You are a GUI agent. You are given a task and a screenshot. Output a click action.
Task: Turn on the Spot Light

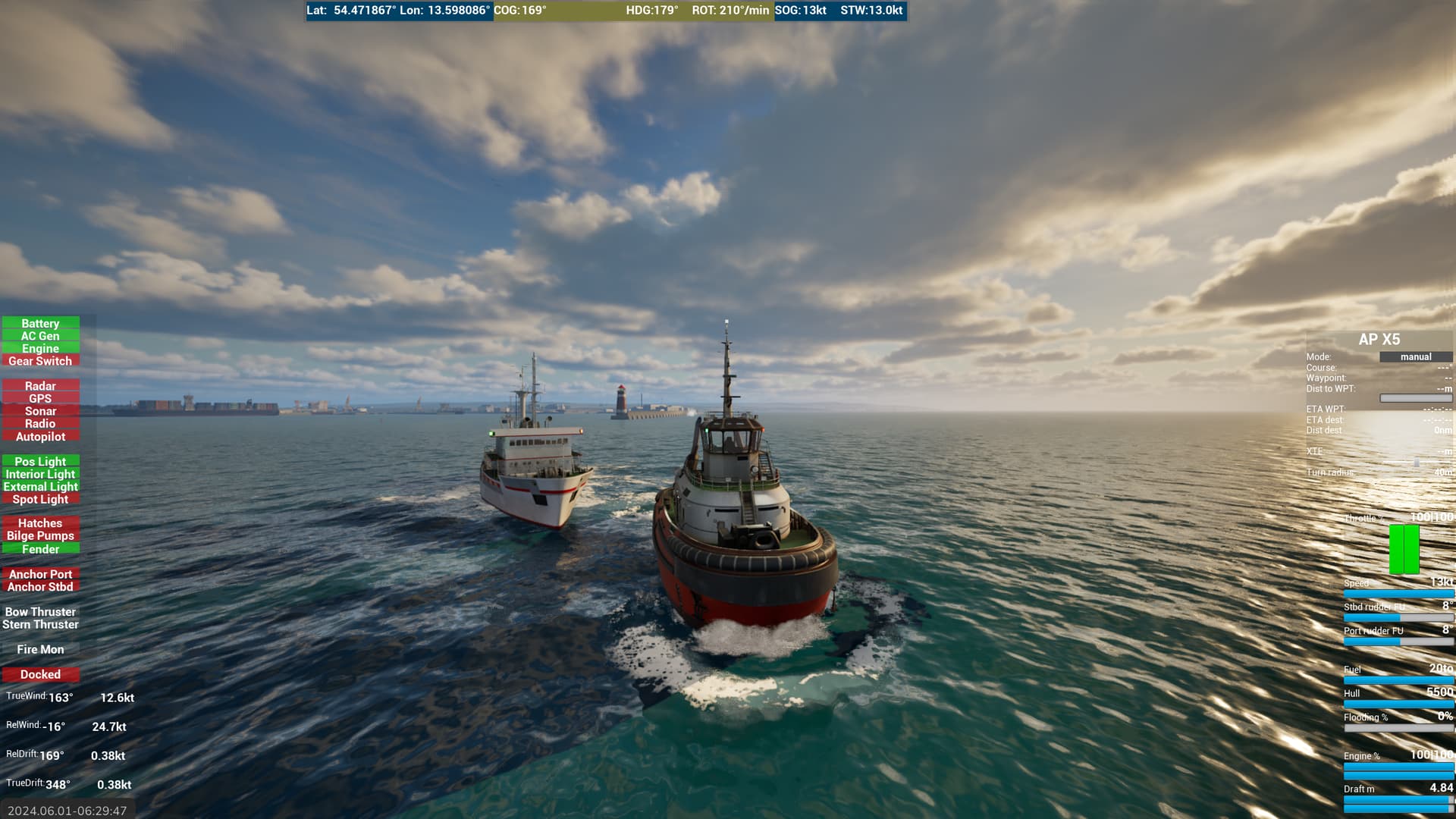coord(40,499)
